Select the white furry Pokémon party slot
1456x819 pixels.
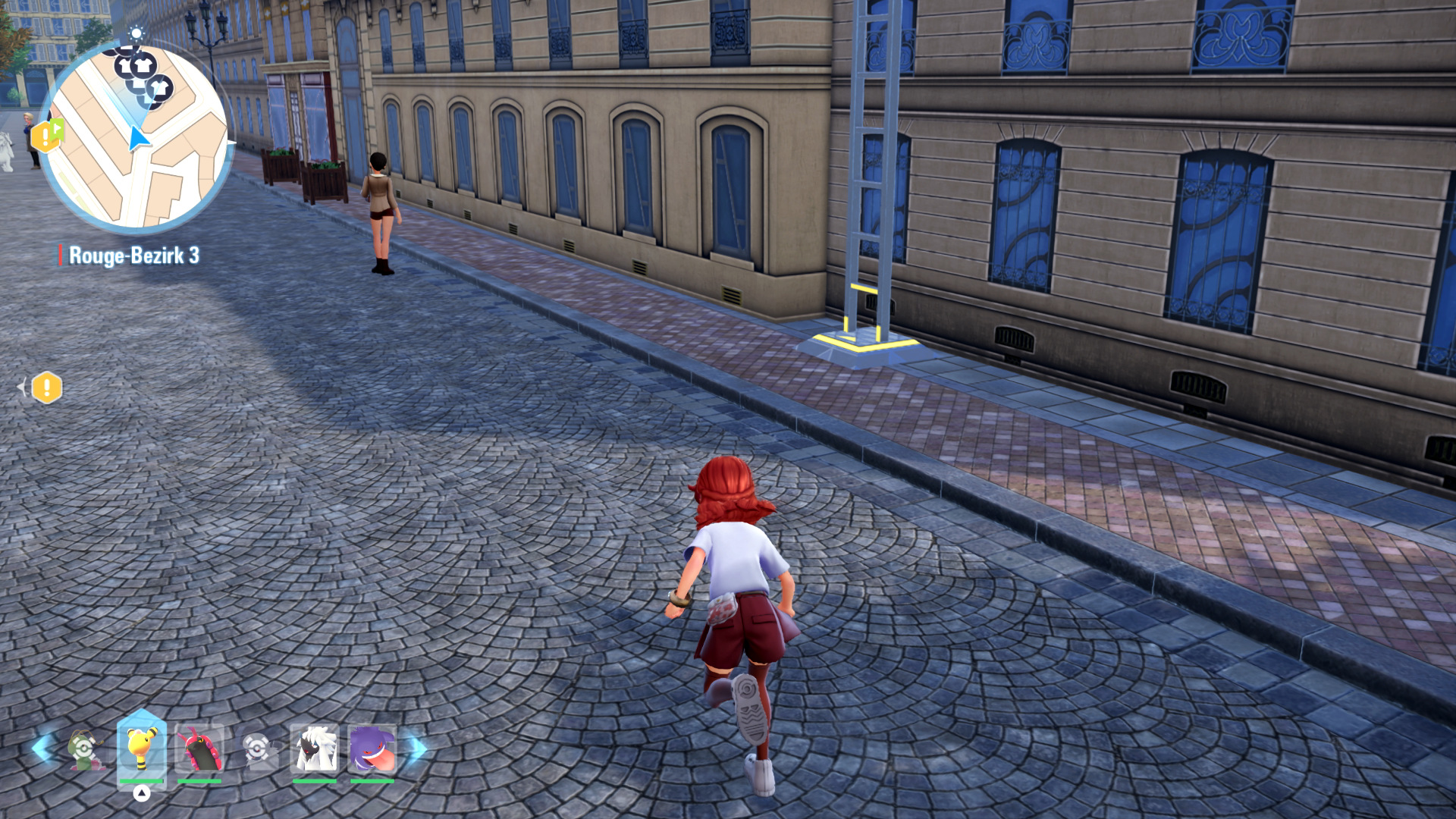315,748
